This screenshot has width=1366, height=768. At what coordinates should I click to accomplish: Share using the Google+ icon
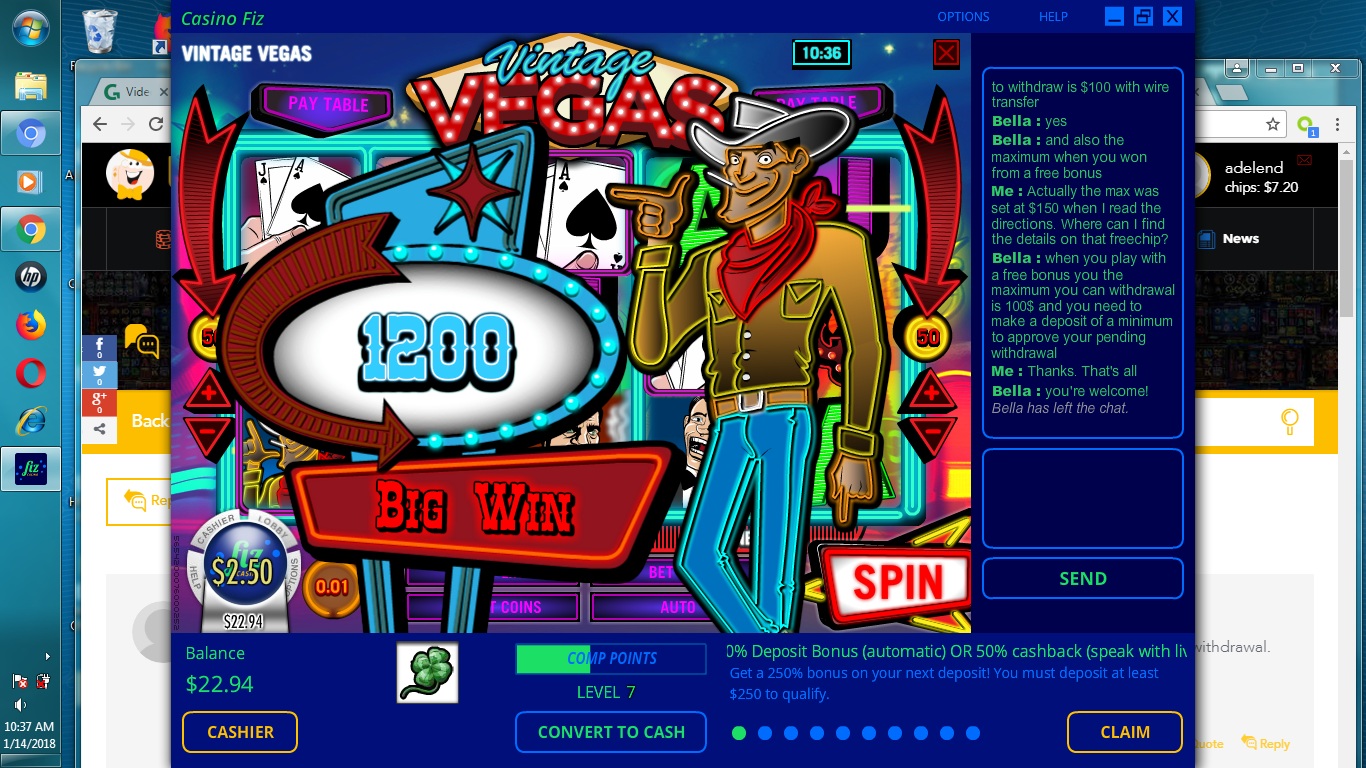pos(99,400)
